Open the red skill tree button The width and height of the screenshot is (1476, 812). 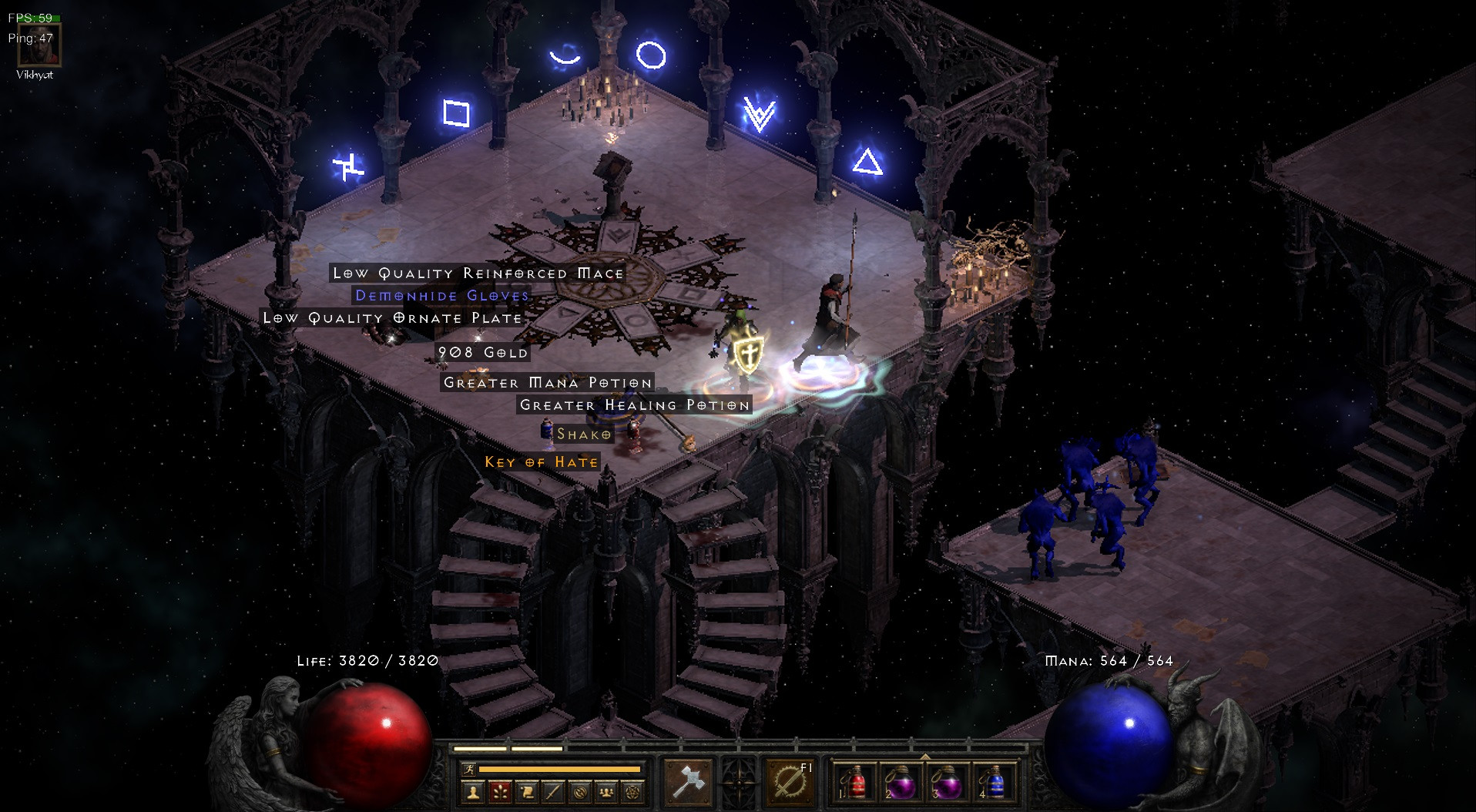pos(500,791)
